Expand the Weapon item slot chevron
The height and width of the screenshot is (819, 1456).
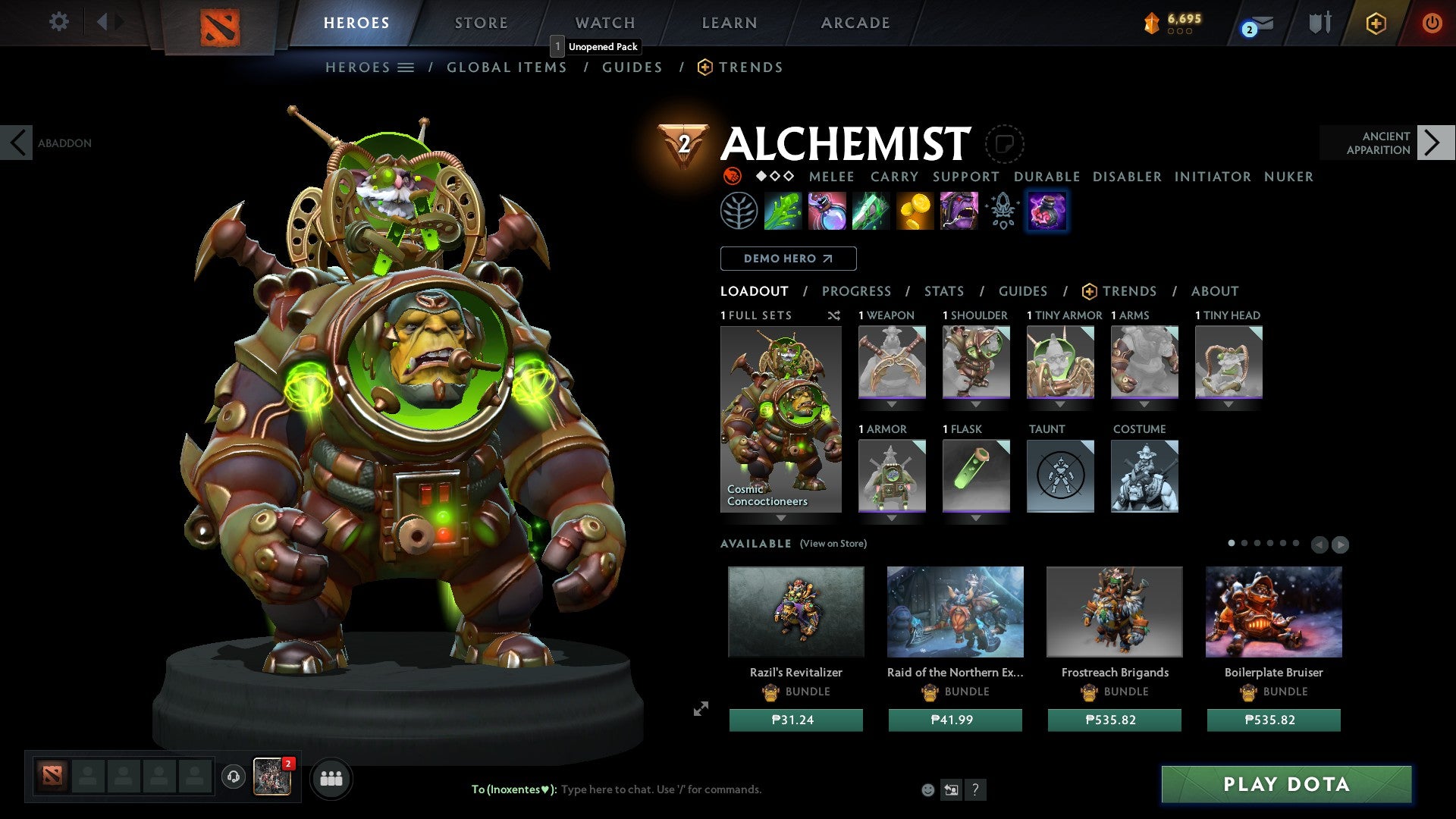(x=891, y=404)
